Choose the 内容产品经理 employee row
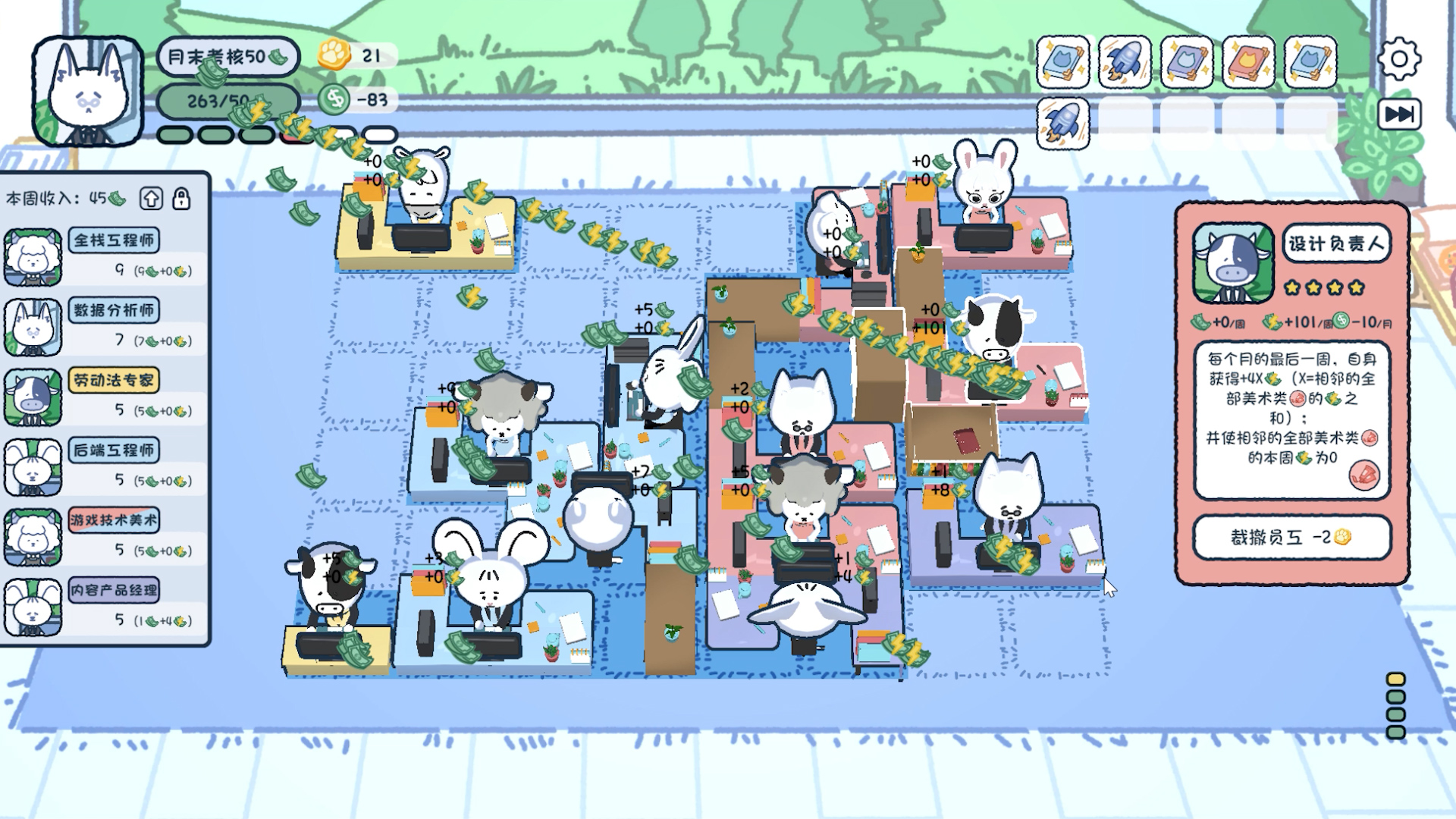Viewport: 1456px width, 819px height. click(105, 606)
